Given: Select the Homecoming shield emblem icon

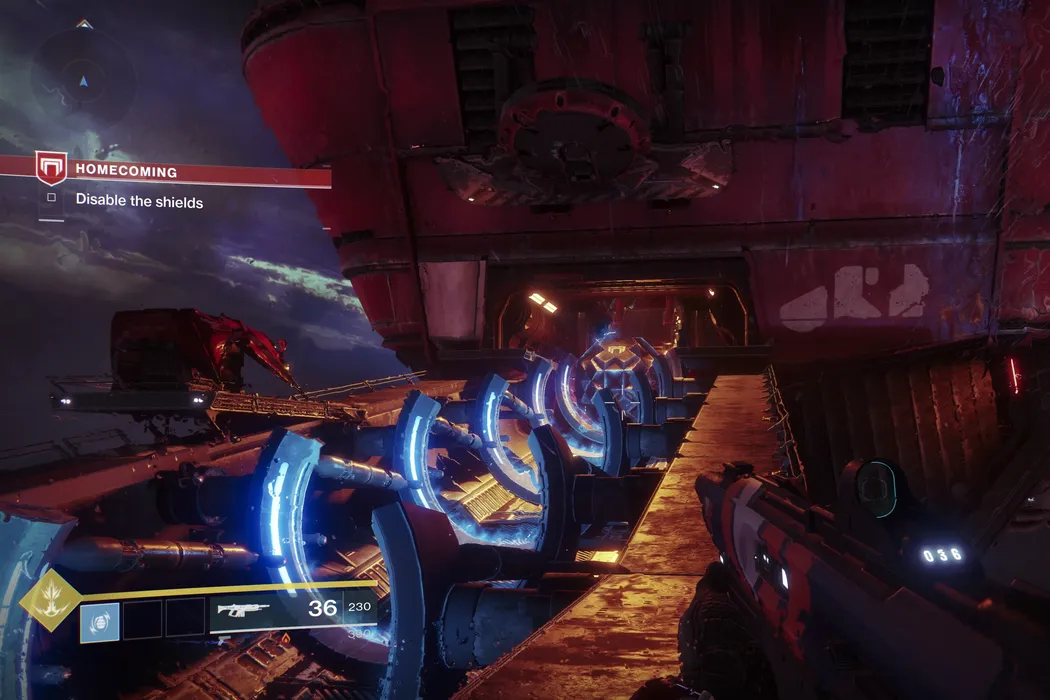Looking at the screenshot, I should 51,167.
